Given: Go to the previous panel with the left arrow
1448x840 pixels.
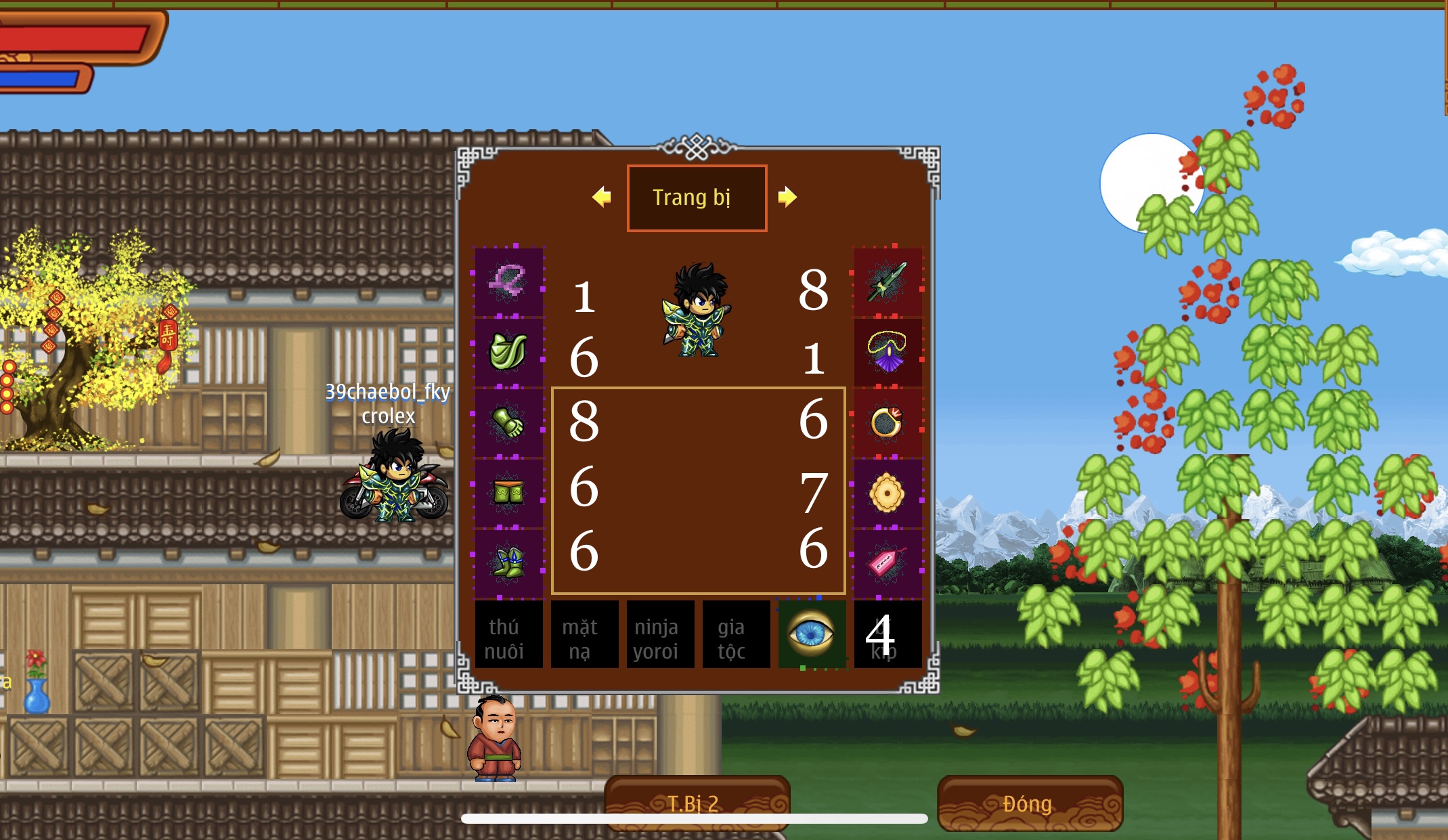Looking at the screenshot, I should tap(601, 197).
